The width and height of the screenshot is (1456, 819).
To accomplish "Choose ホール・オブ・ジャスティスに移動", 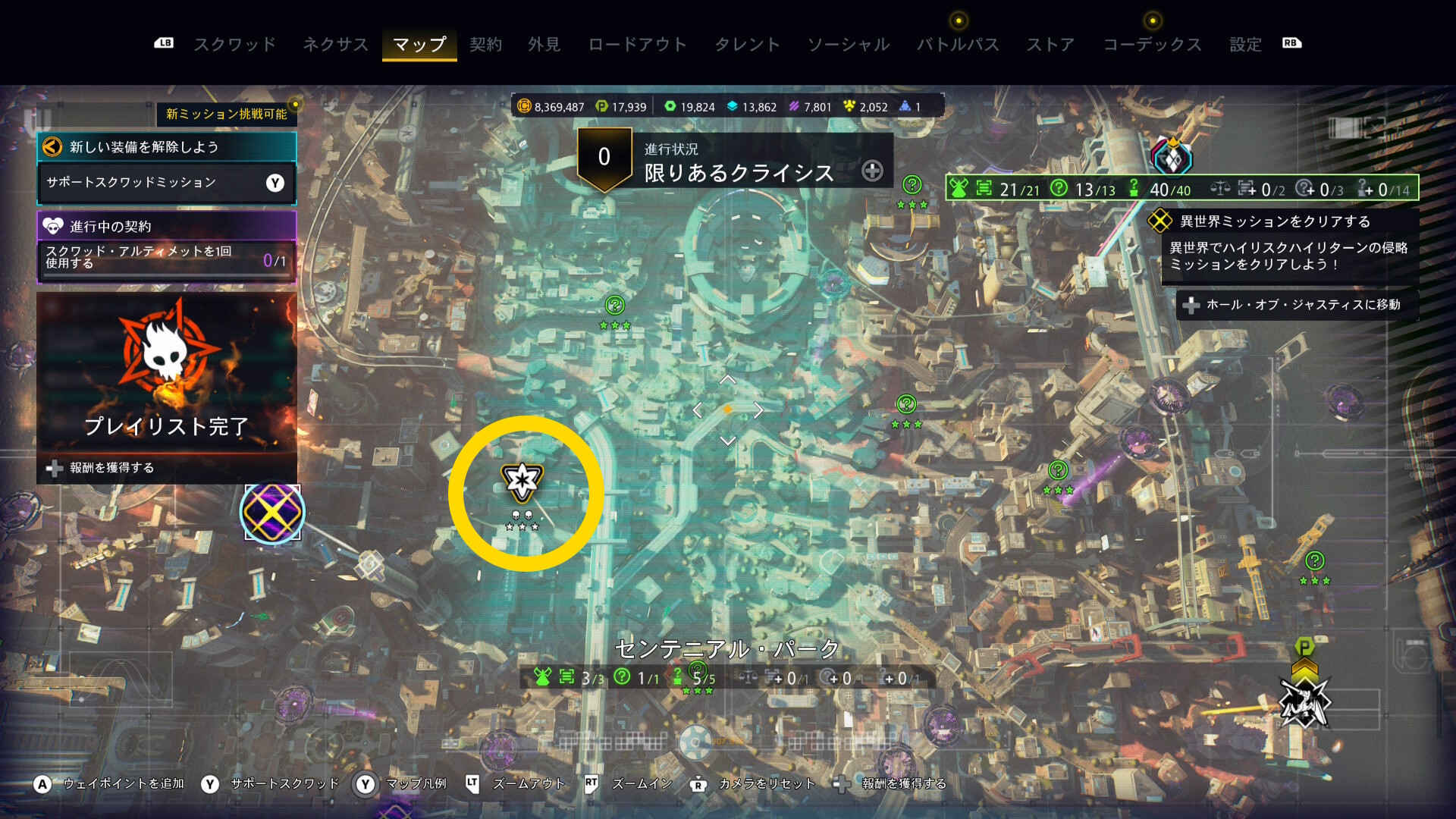I will 1297,305.
